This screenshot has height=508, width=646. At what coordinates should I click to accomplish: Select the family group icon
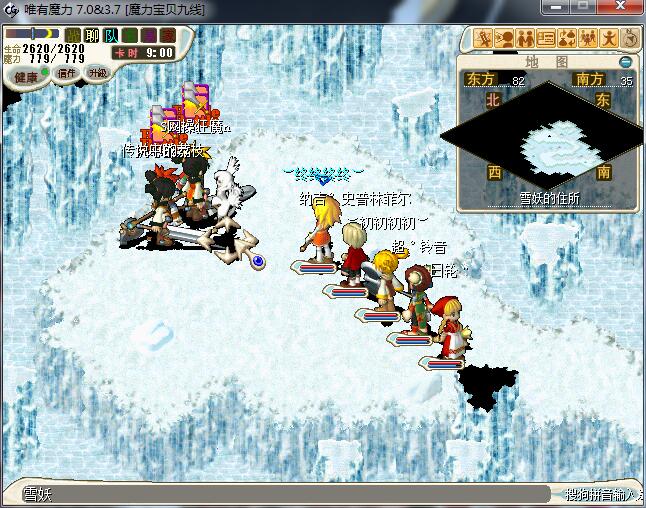(x=586, y=39)
